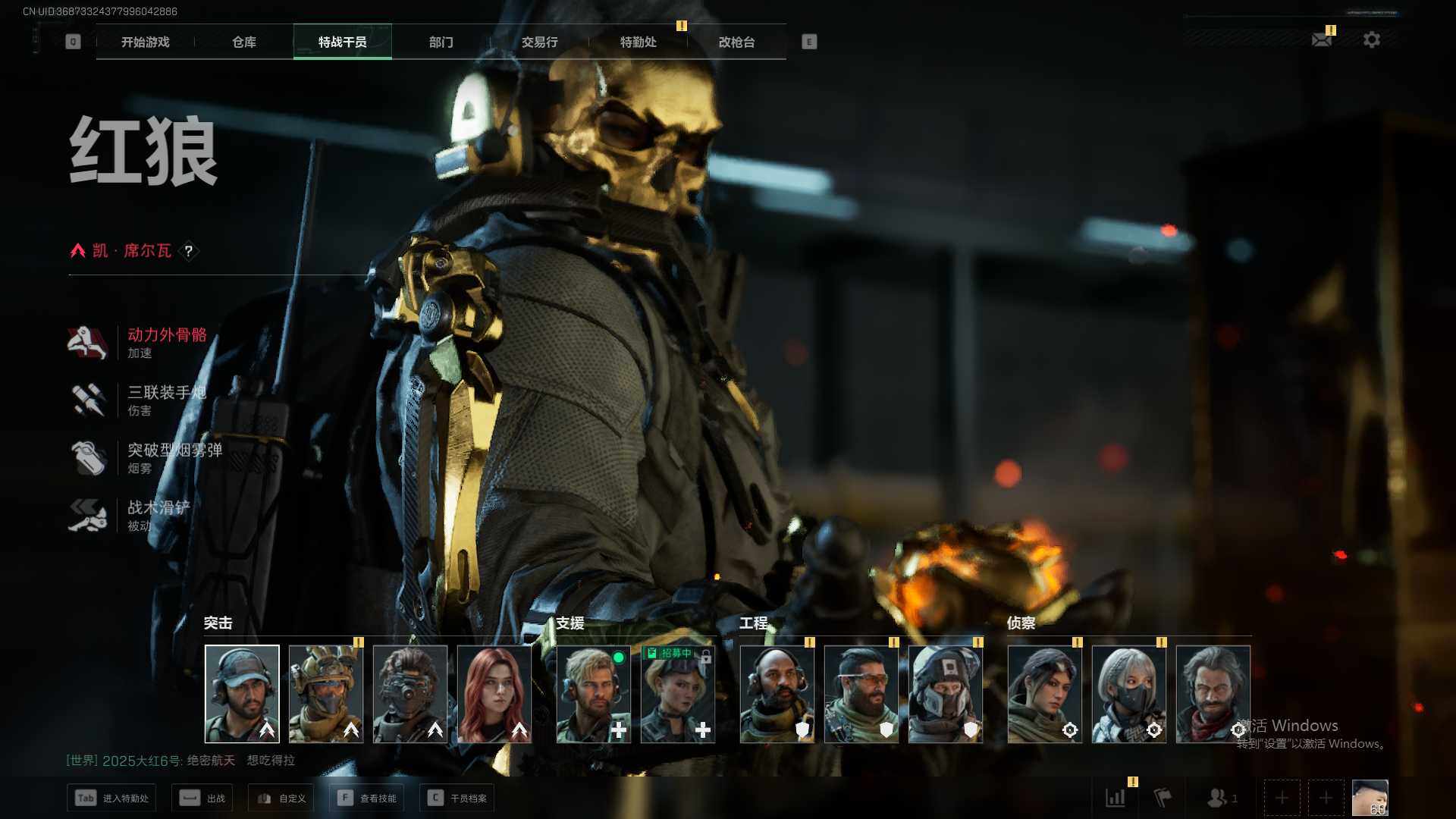1456x819 pixels.
Task: Go to the 部门 tab
Action: 441,42
